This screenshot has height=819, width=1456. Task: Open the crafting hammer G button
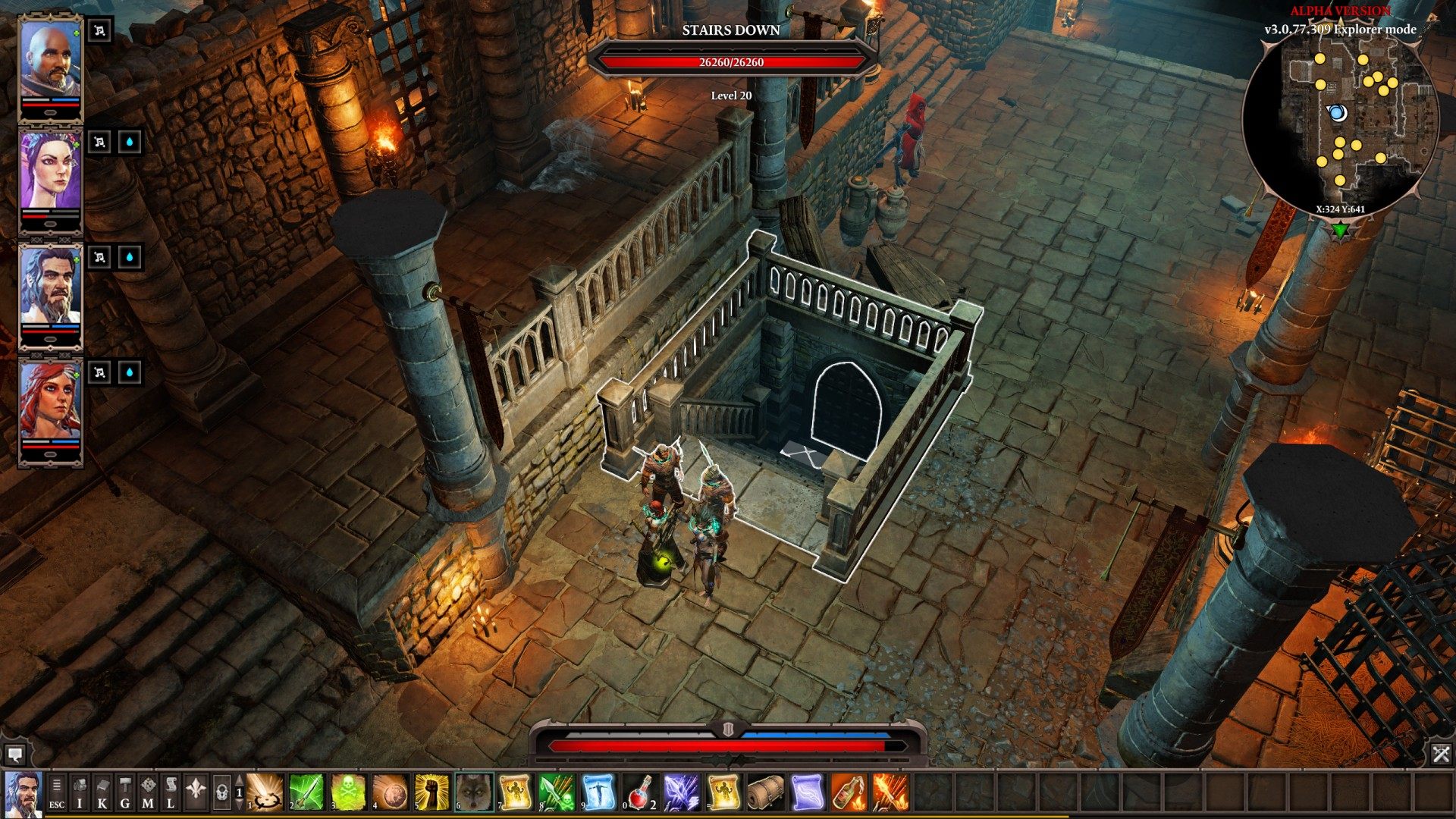tap(125, 792)
